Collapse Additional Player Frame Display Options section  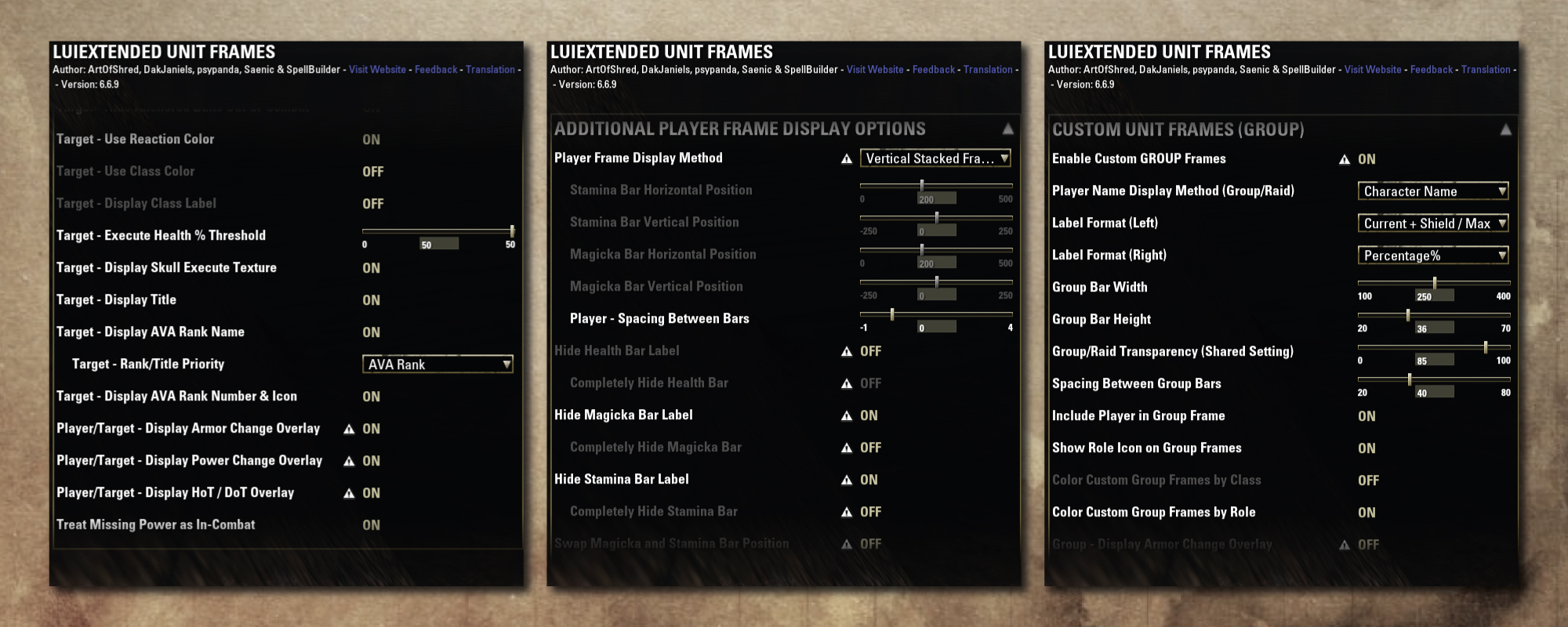pos(1007,129)
